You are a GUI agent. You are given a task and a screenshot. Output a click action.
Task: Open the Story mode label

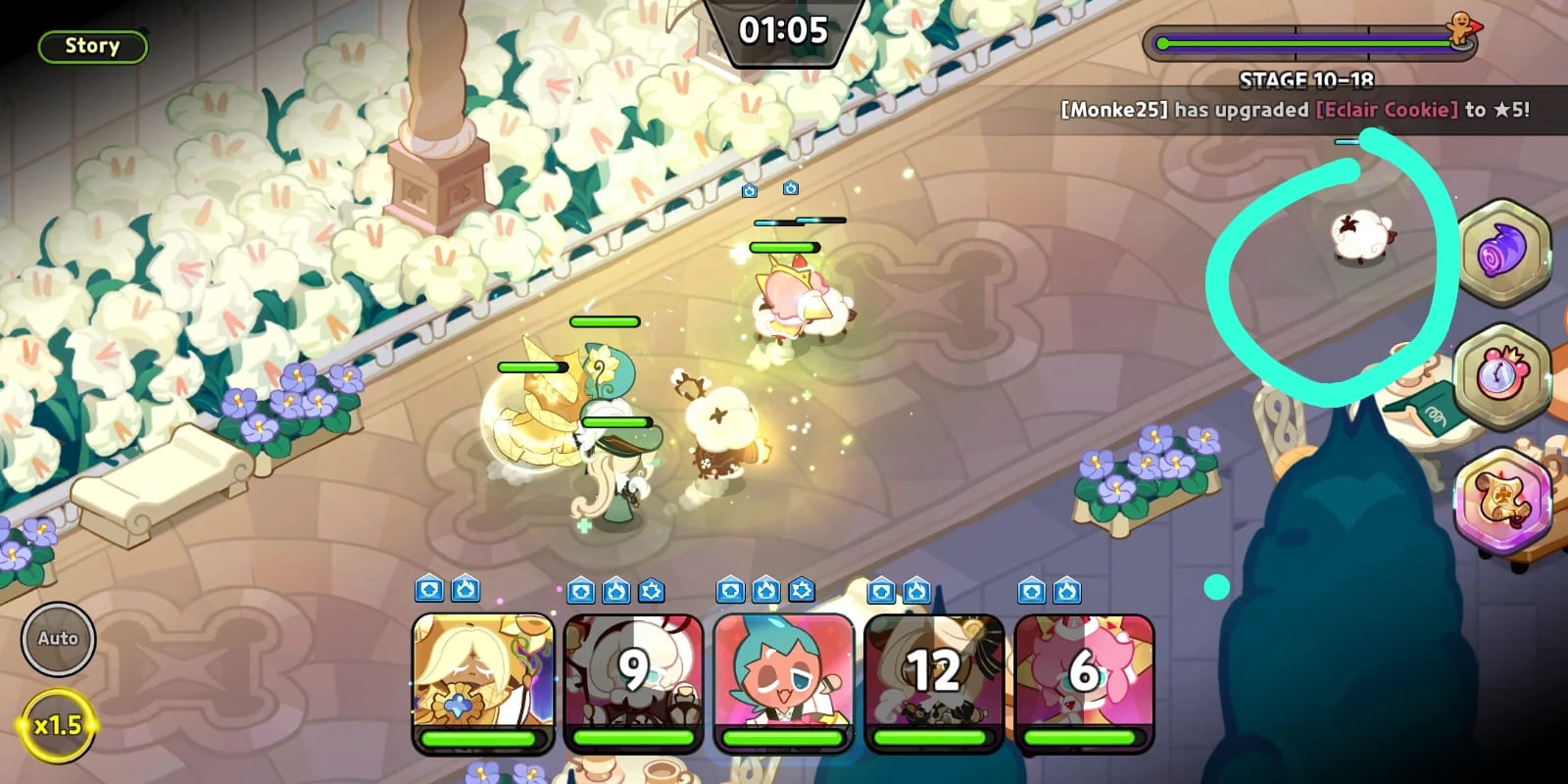point(91,45)
